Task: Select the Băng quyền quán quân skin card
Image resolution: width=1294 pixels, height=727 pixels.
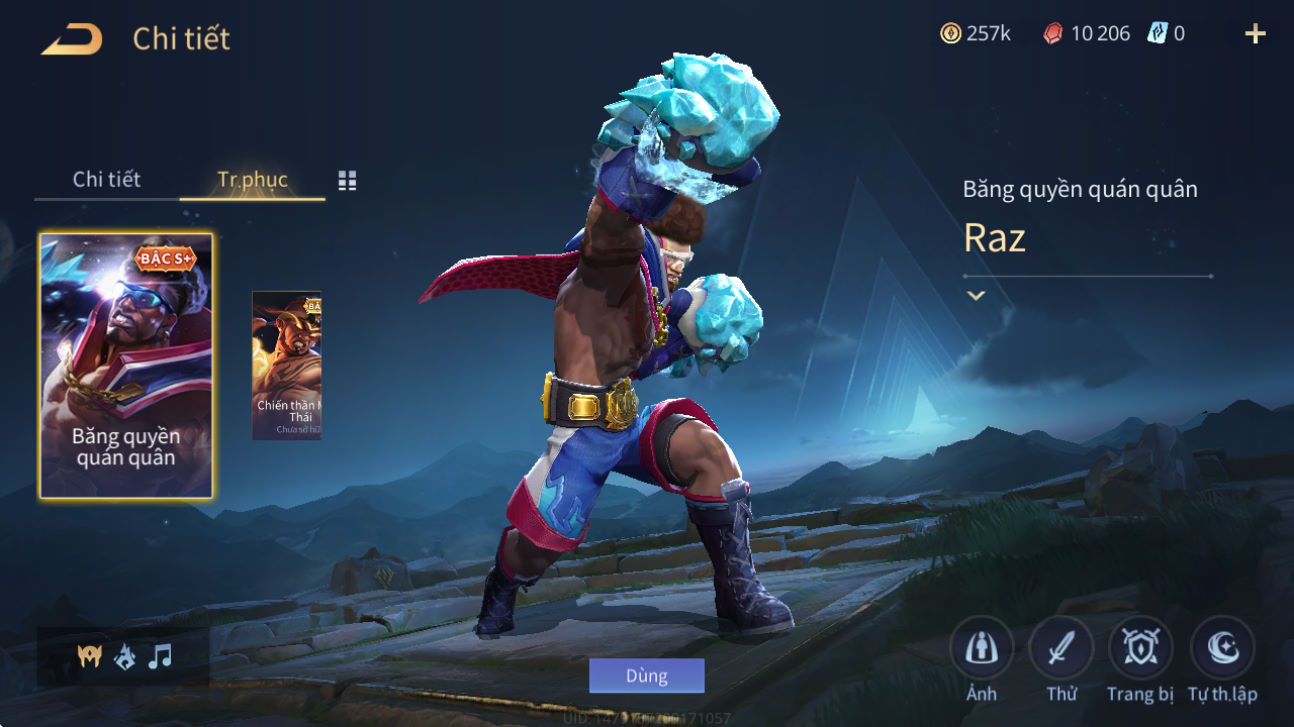Action: (126, 366)
